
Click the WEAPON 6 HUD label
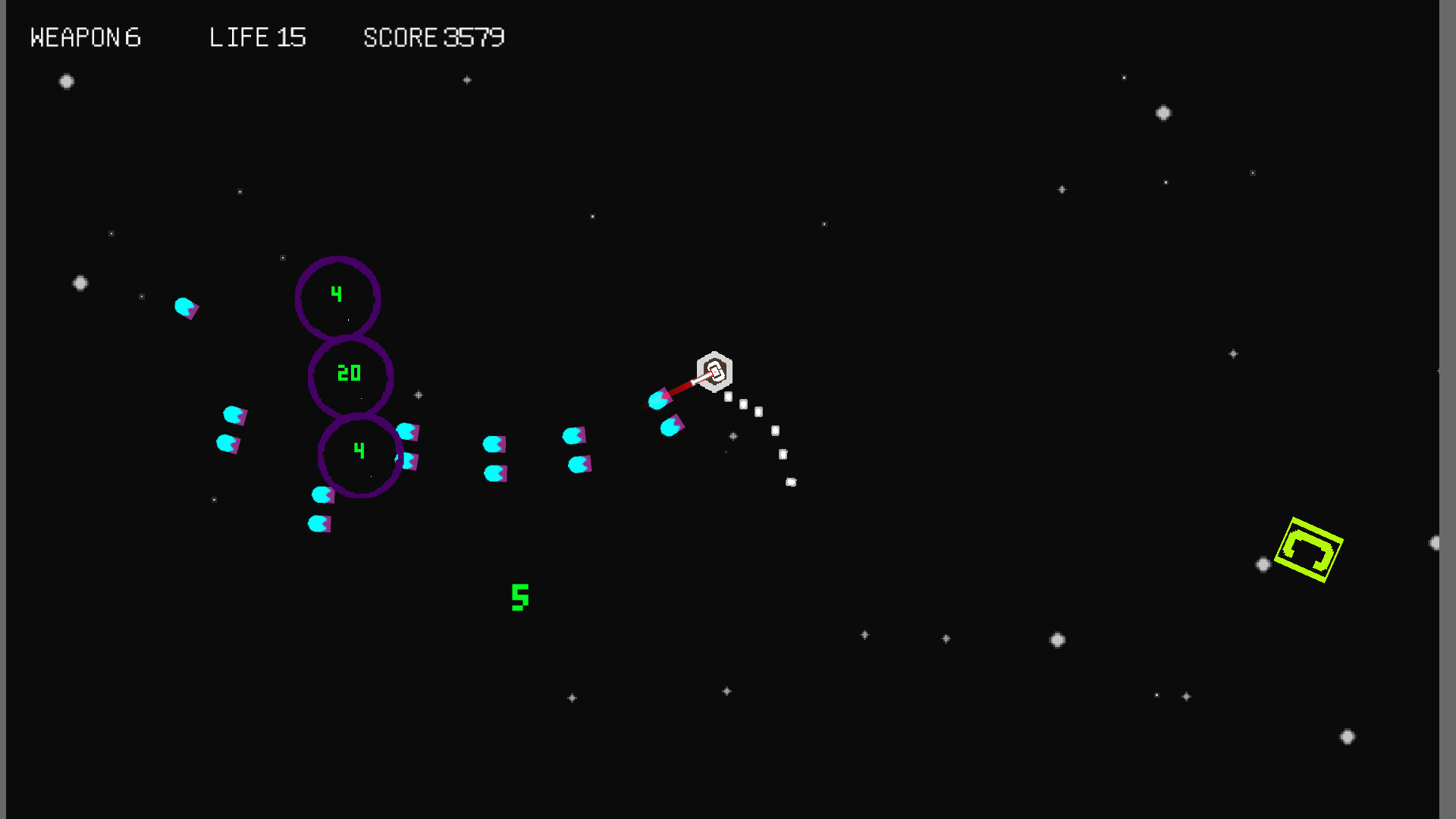(x=85, y=36)
